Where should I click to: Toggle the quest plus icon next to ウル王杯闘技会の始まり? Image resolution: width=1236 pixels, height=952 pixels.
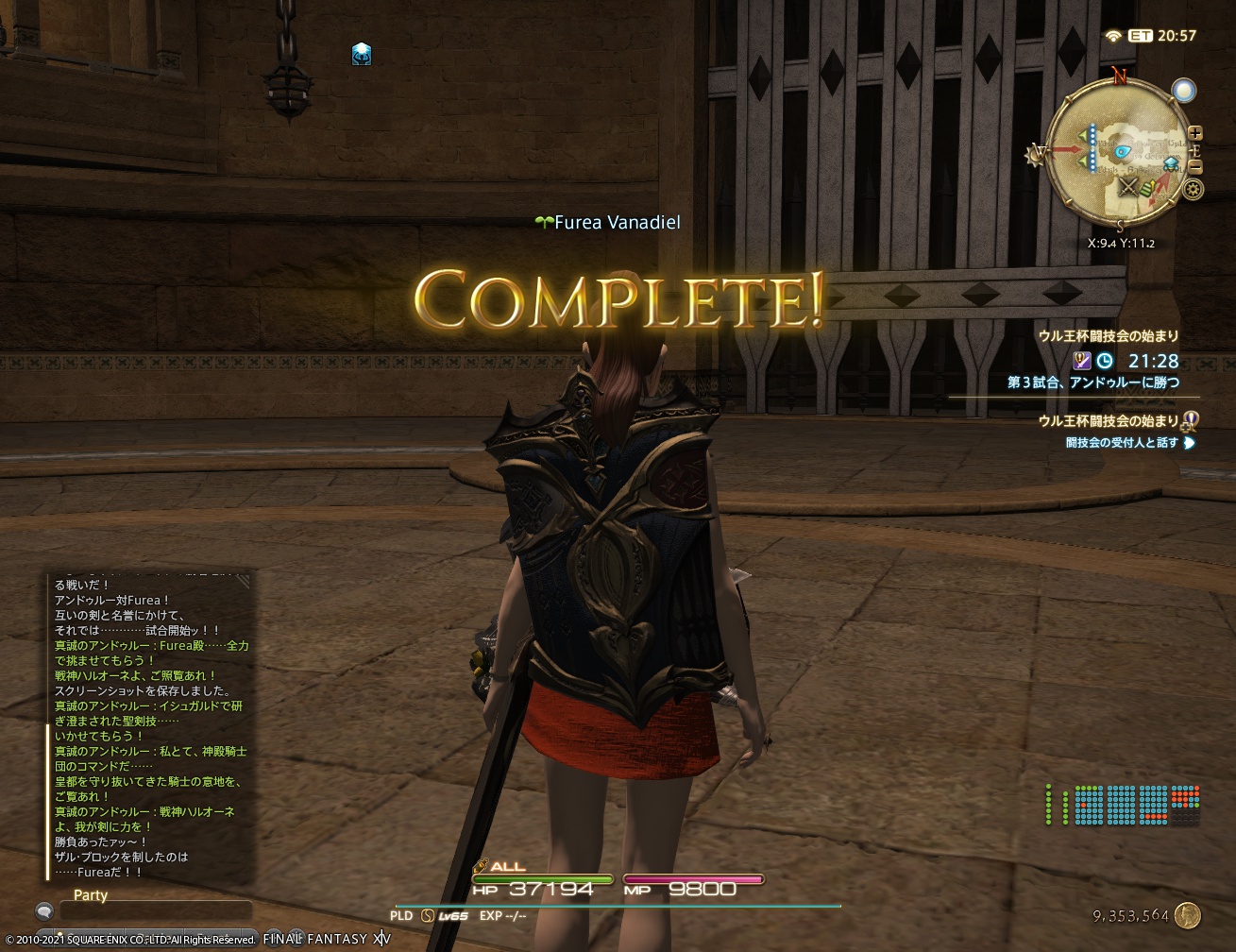pos(1186,427)
